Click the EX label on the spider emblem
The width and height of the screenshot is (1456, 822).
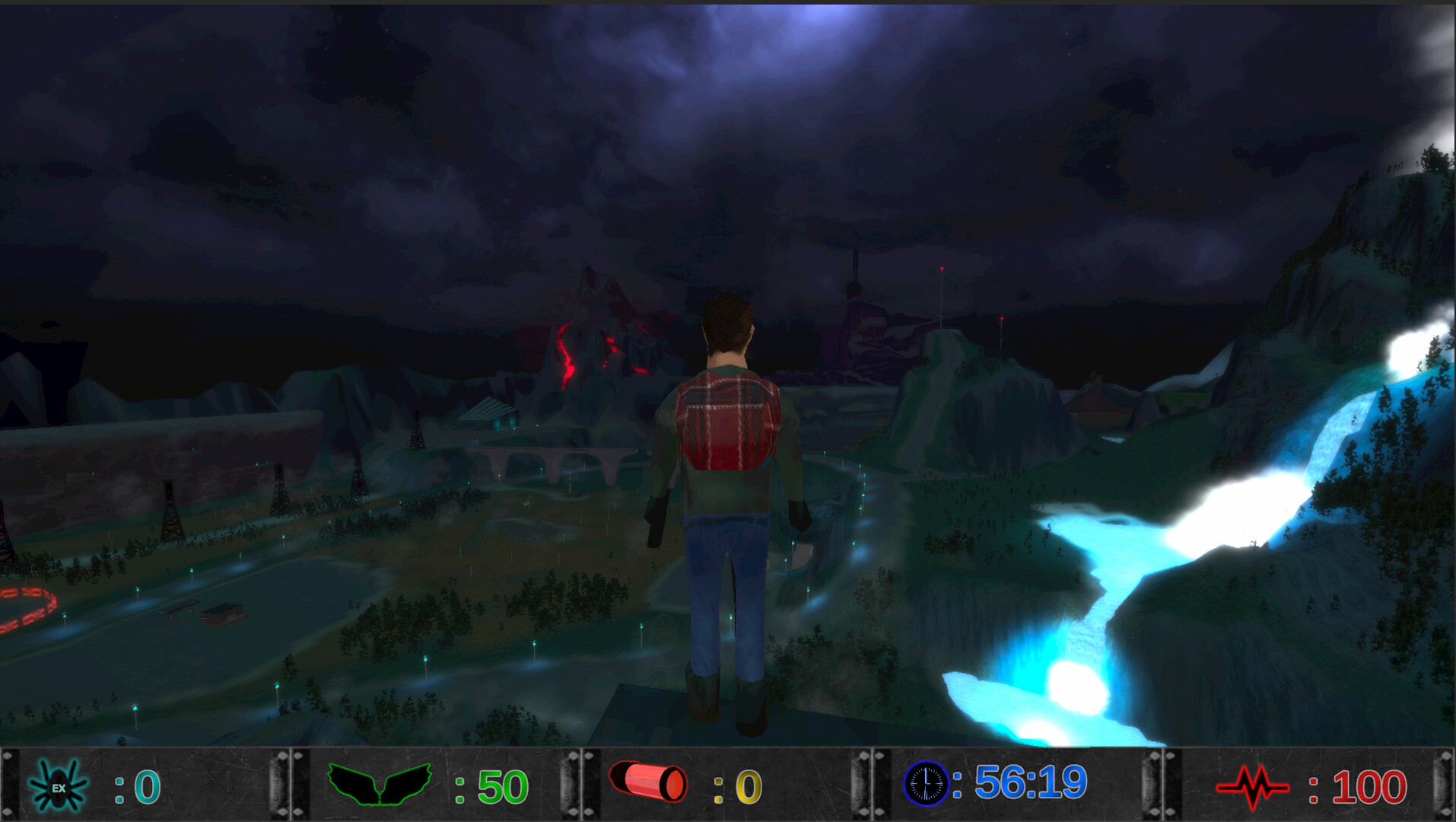[x=61, y=788]
